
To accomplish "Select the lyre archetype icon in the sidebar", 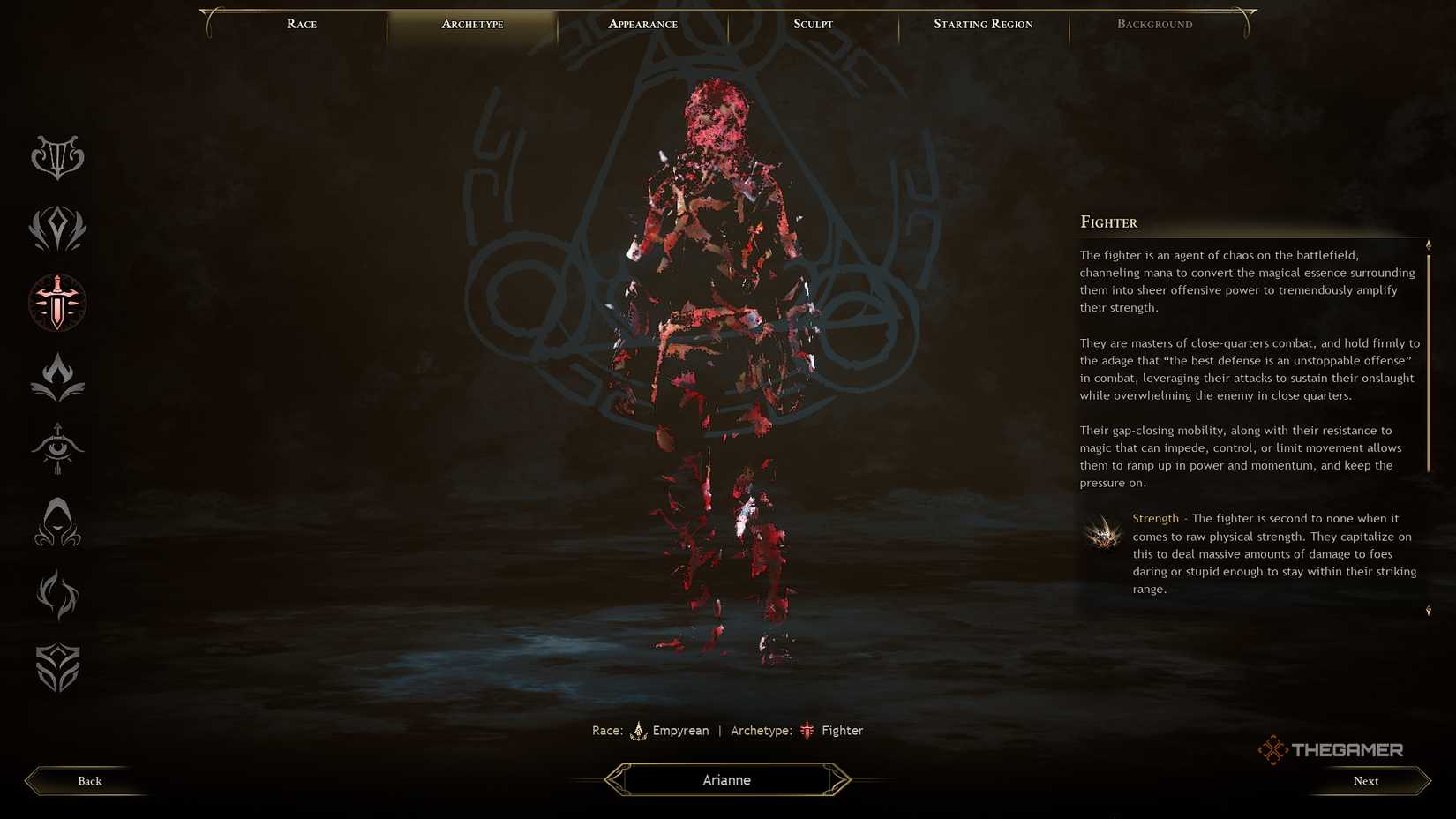I will pos(56,156).
